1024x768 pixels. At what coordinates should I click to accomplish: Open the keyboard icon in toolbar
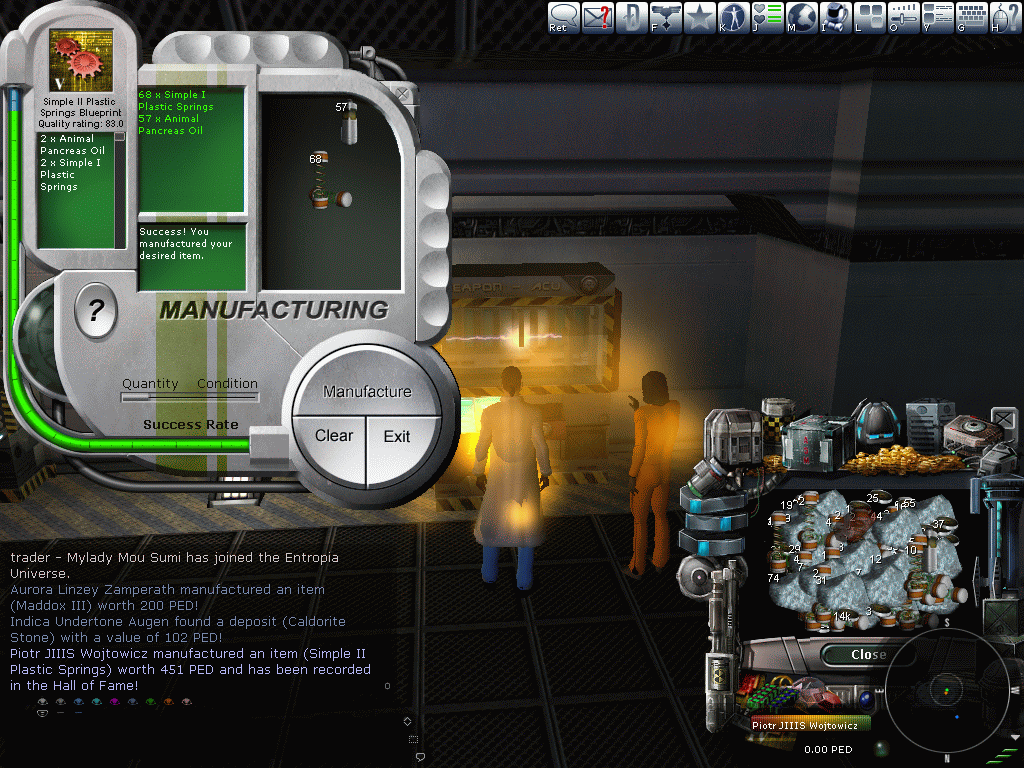tap(971, 17)
